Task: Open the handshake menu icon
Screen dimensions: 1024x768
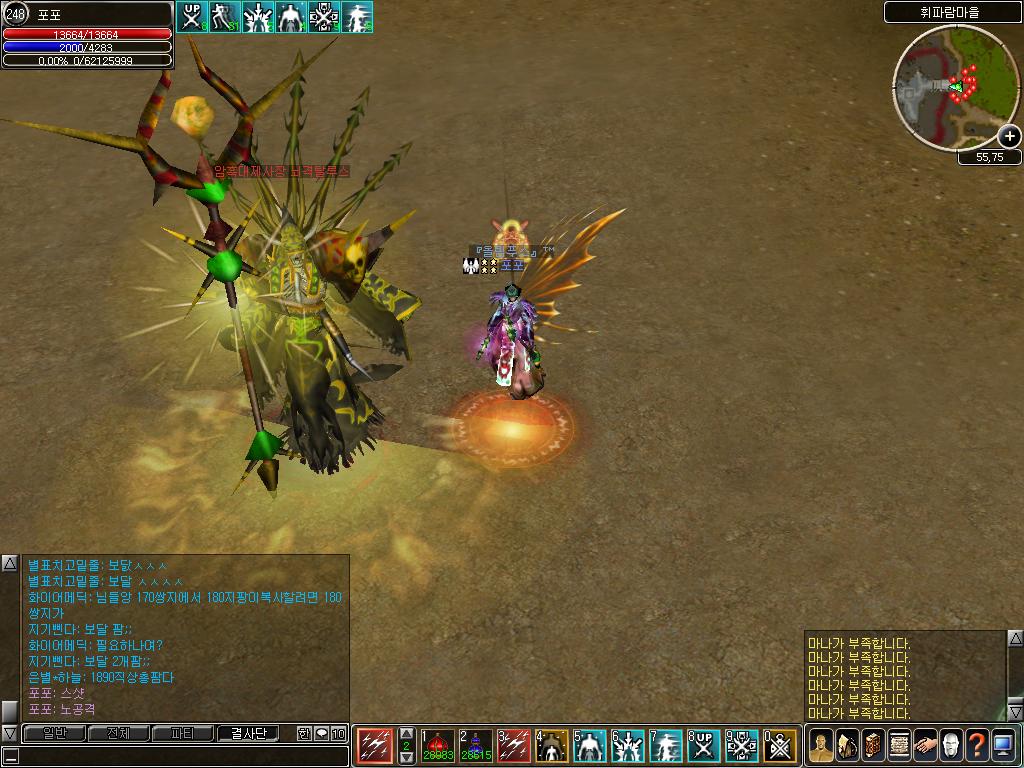Action: click(925, 746)
